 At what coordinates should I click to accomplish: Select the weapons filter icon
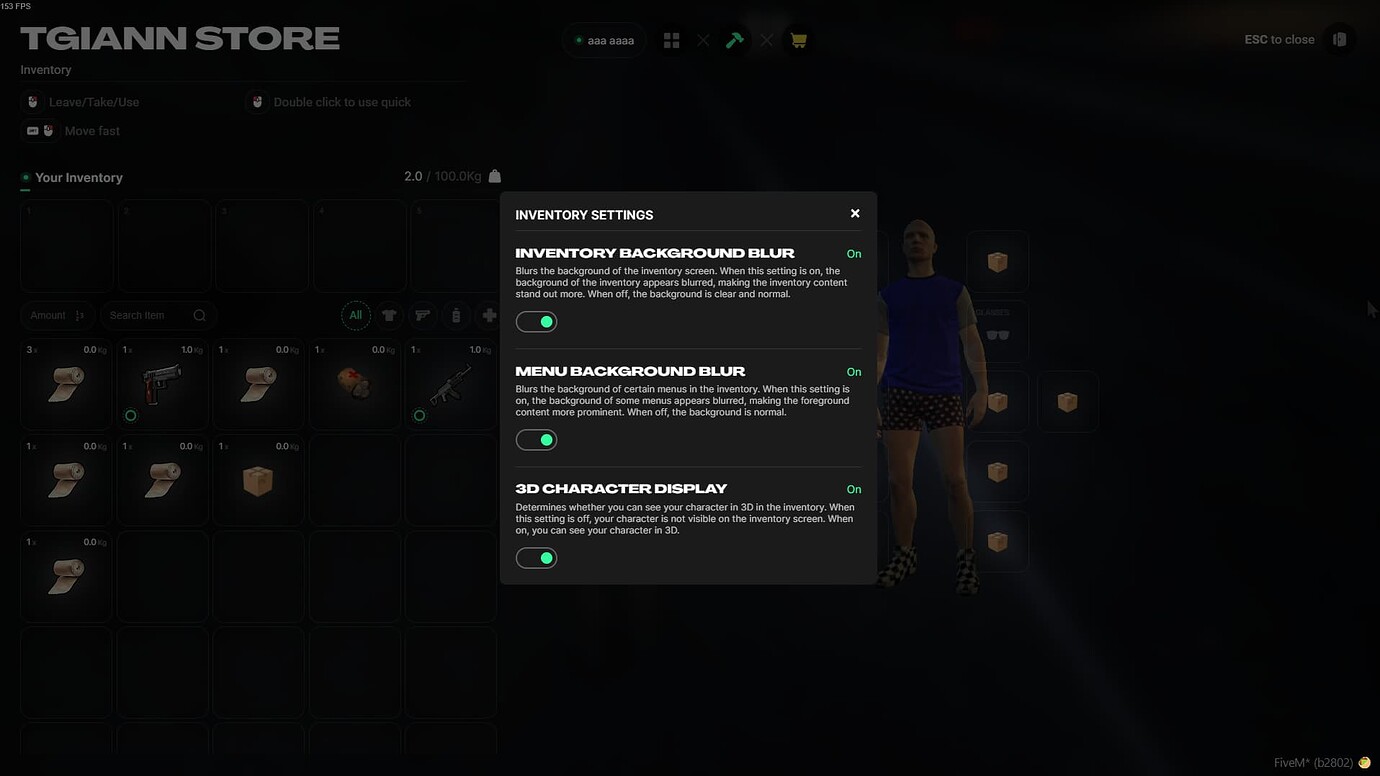(x=422, y=315)
